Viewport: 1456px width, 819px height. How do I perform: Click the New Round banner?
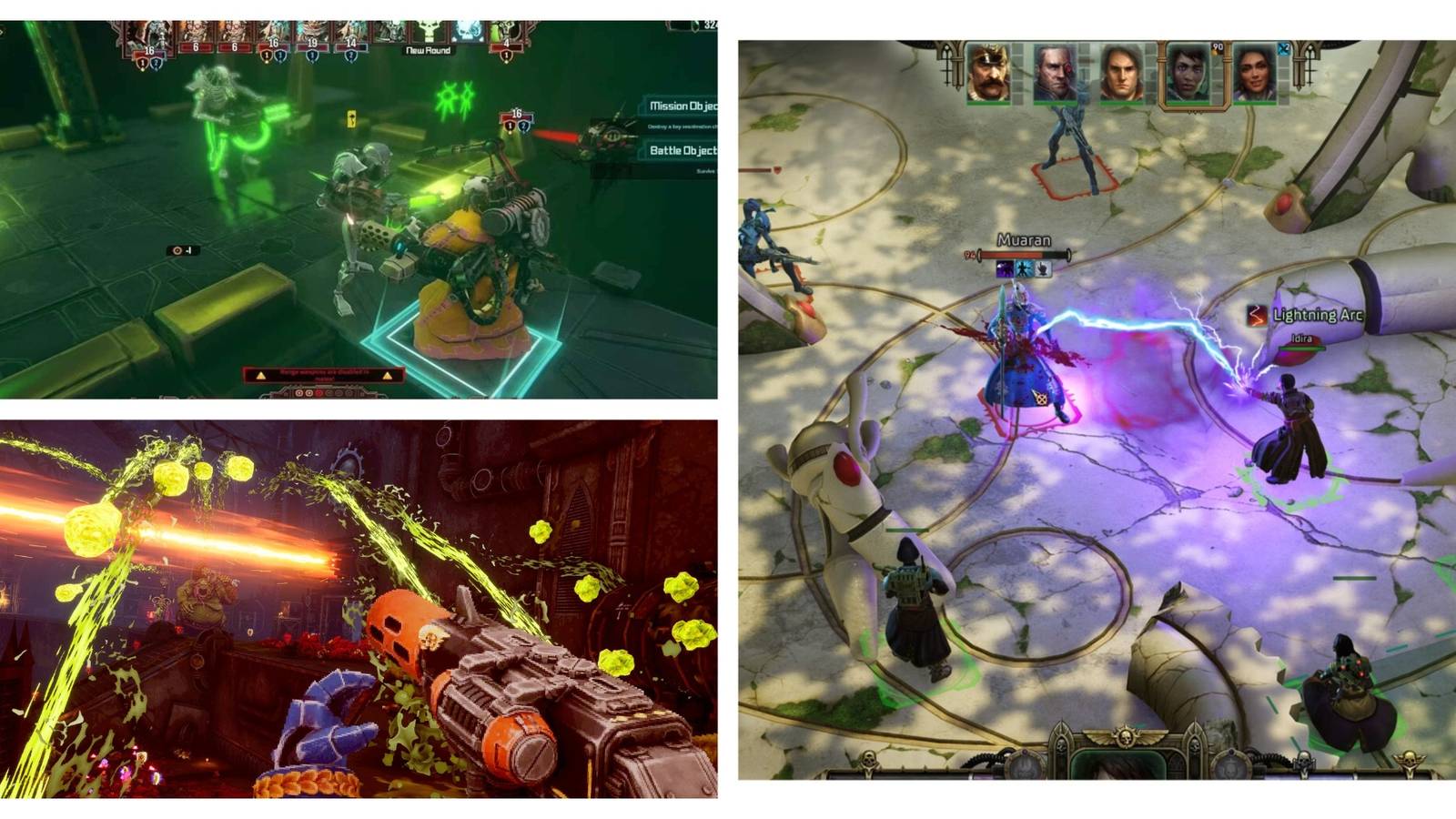[x=427, y=51]
